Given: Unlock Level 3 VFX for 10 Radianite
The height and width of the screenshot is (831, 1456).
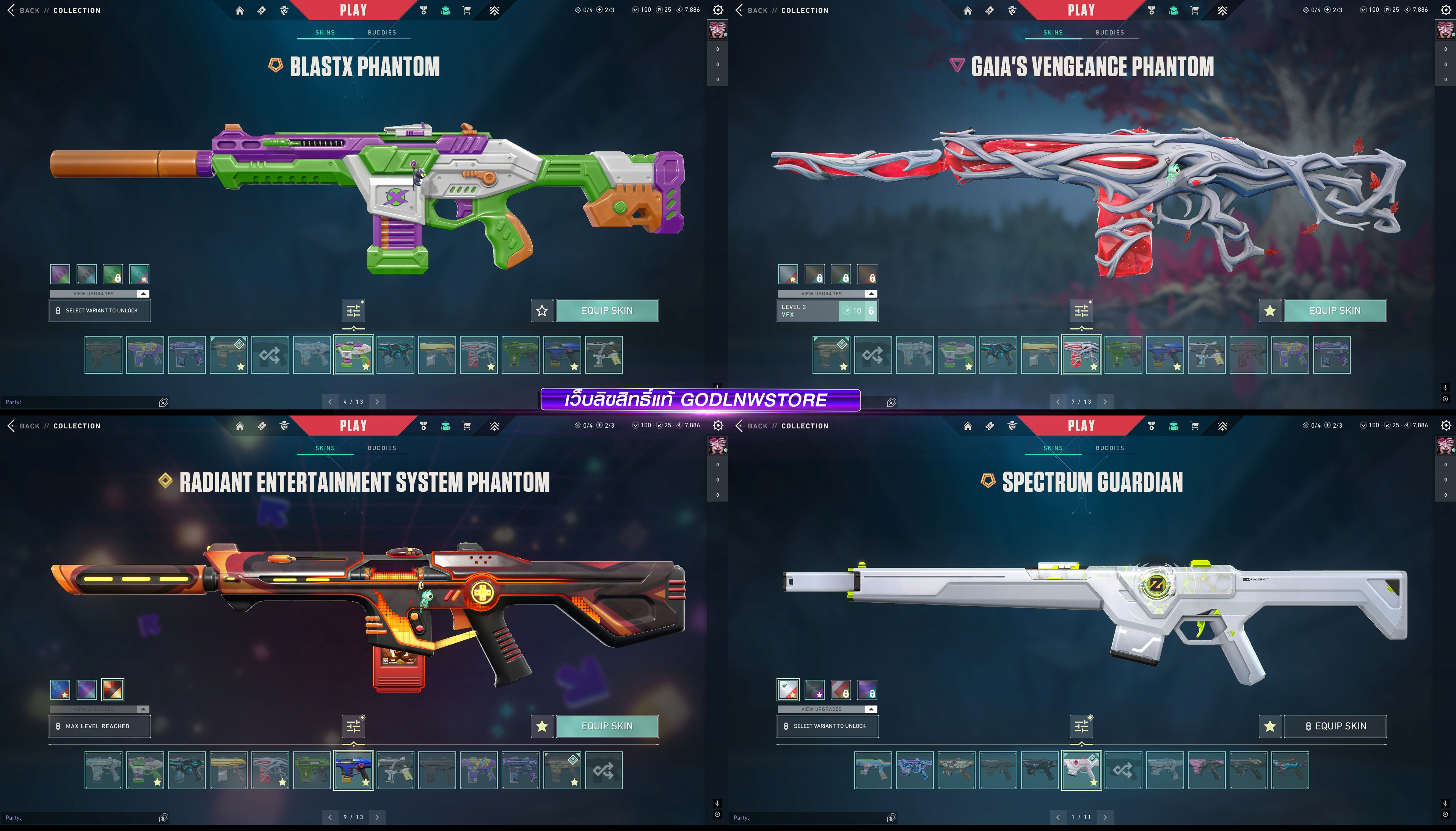Looking at the screenshot, I should [x=857, y=310].
